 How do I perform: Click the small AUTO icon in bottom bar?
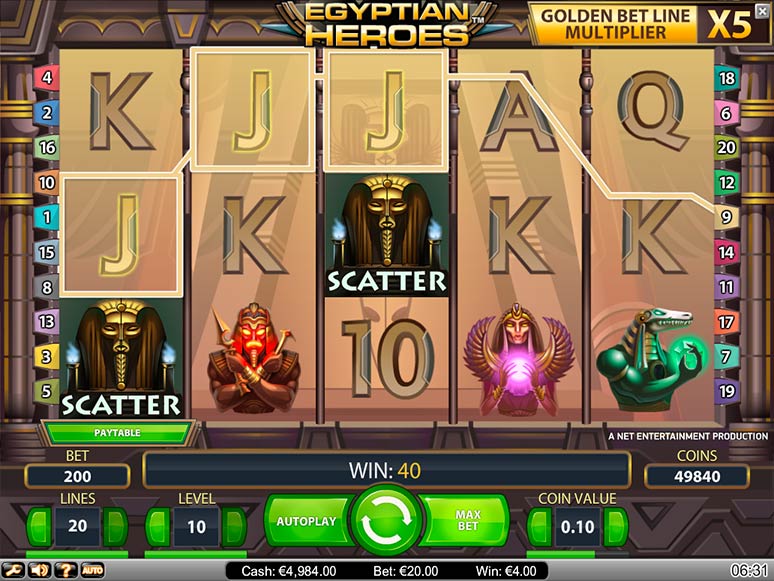click(x=92, y=570)
